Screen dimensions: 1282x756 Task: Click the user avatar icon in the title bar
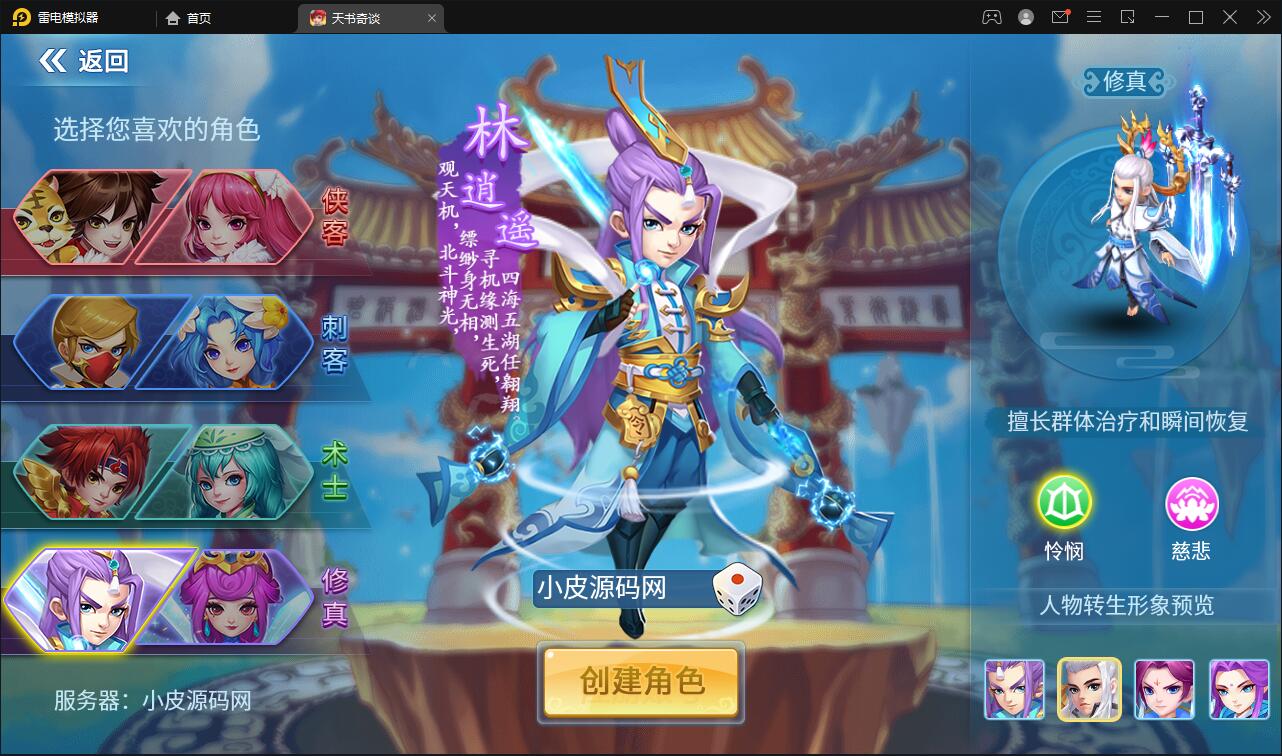click(x=1025, y=17)
